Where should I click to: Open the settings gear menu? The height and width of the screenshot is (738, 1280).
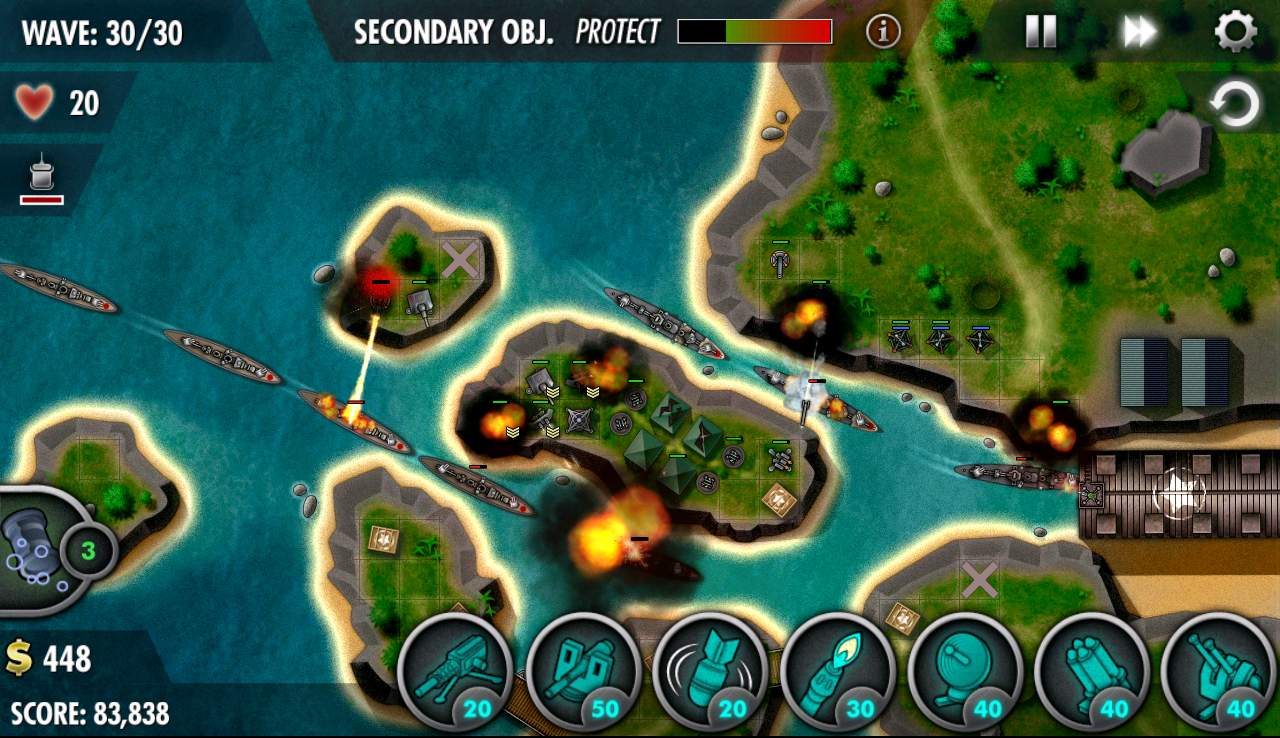1237,31
